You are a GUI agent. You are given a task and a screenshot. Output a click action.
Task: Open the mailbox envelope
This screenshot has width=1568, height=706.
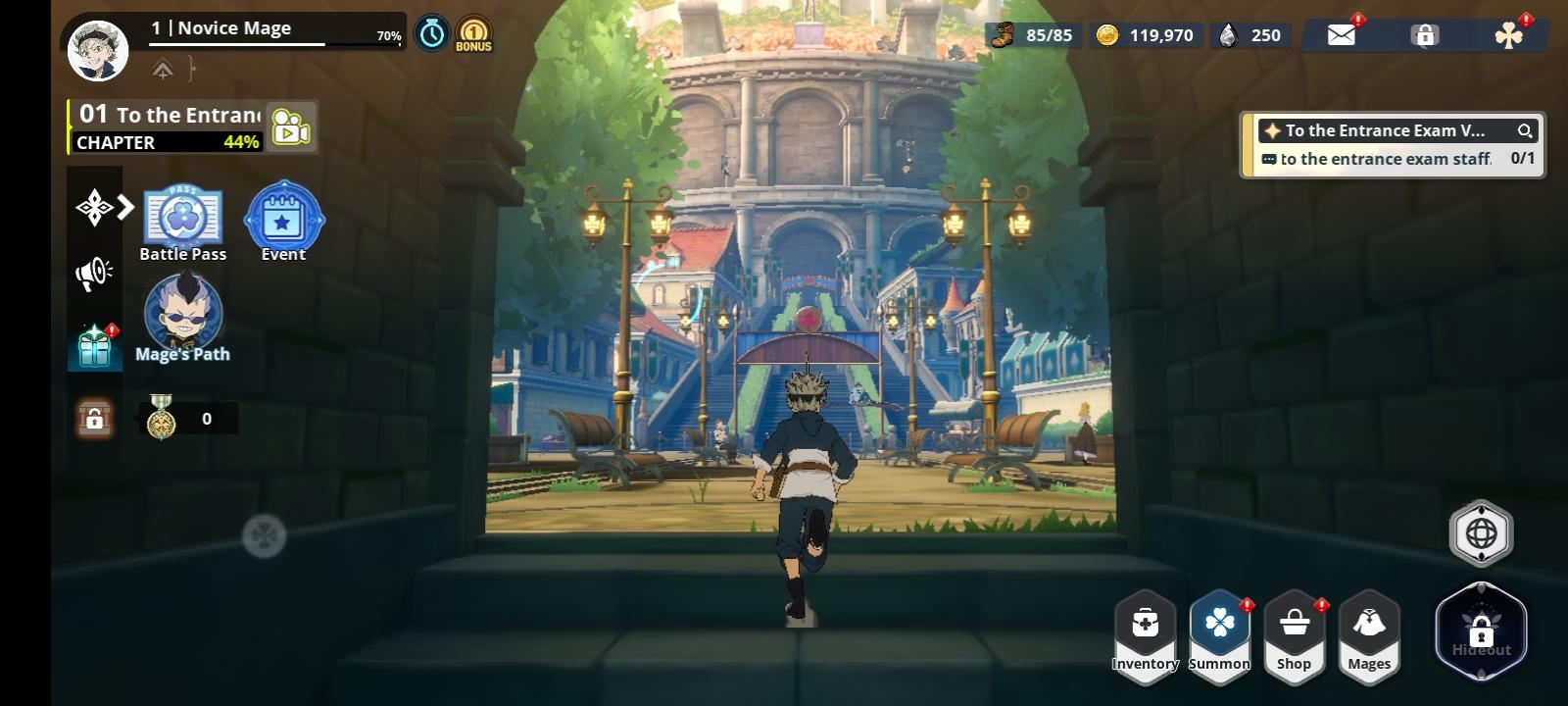tap(1342, 34)
